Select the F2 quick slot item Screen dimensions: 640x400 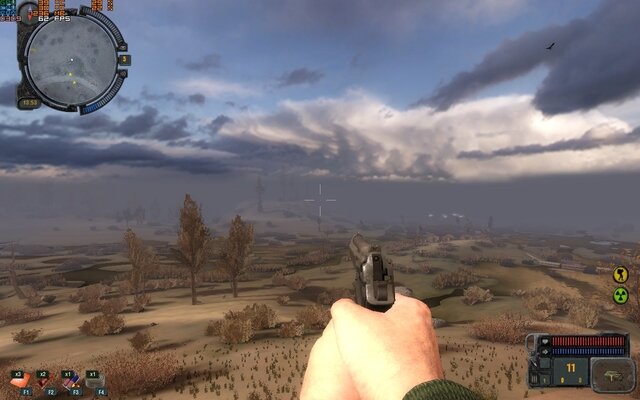tap(46, 380)
